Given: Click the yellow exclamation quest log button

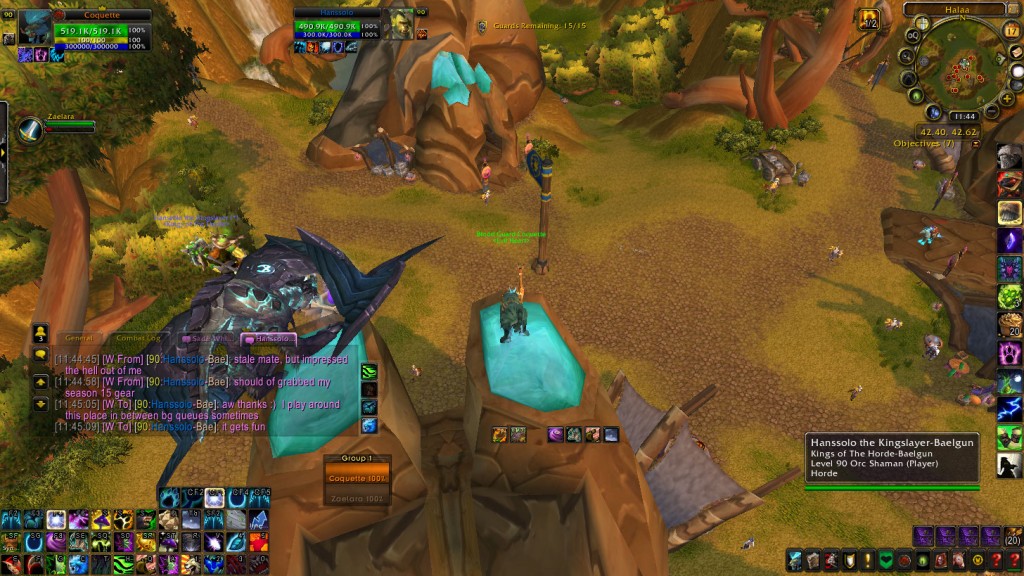Looking at the screenshot, I should (x=867, y=561).
